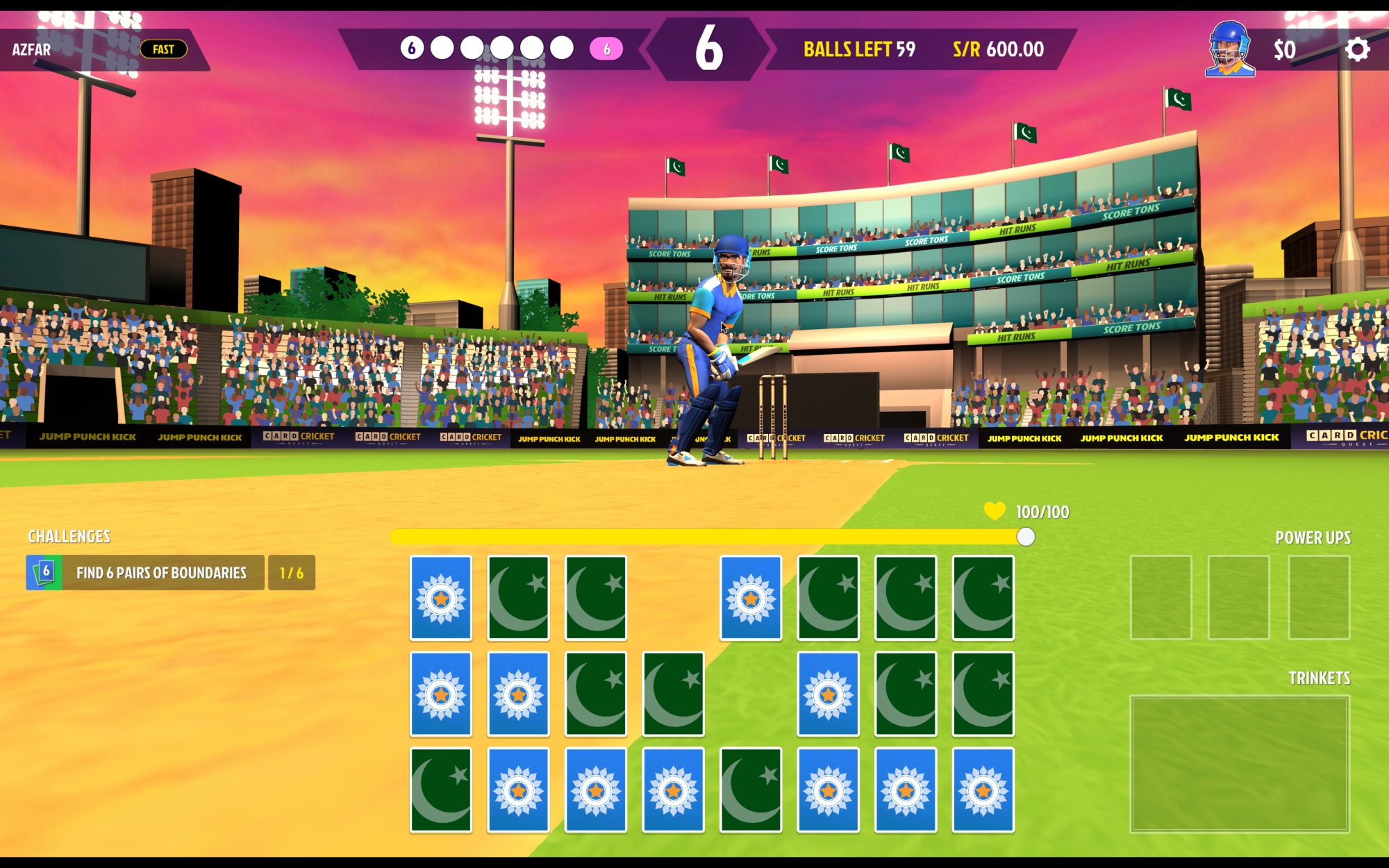Click the batsman avatar portrait
1389x868 pixels.
pos(1229,49)
